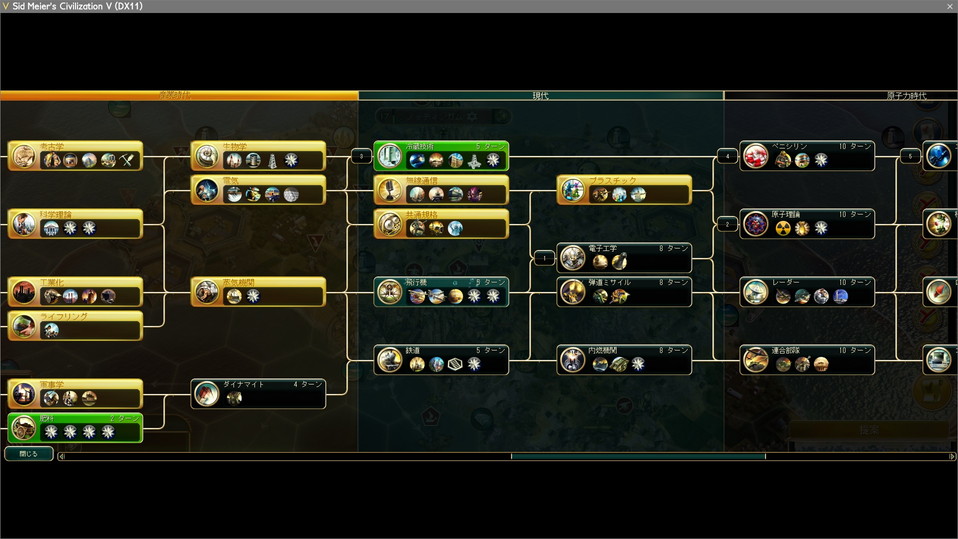Click the ライフリング (Rifling) technology box
The image size is (958, 539).
[76, 325]
